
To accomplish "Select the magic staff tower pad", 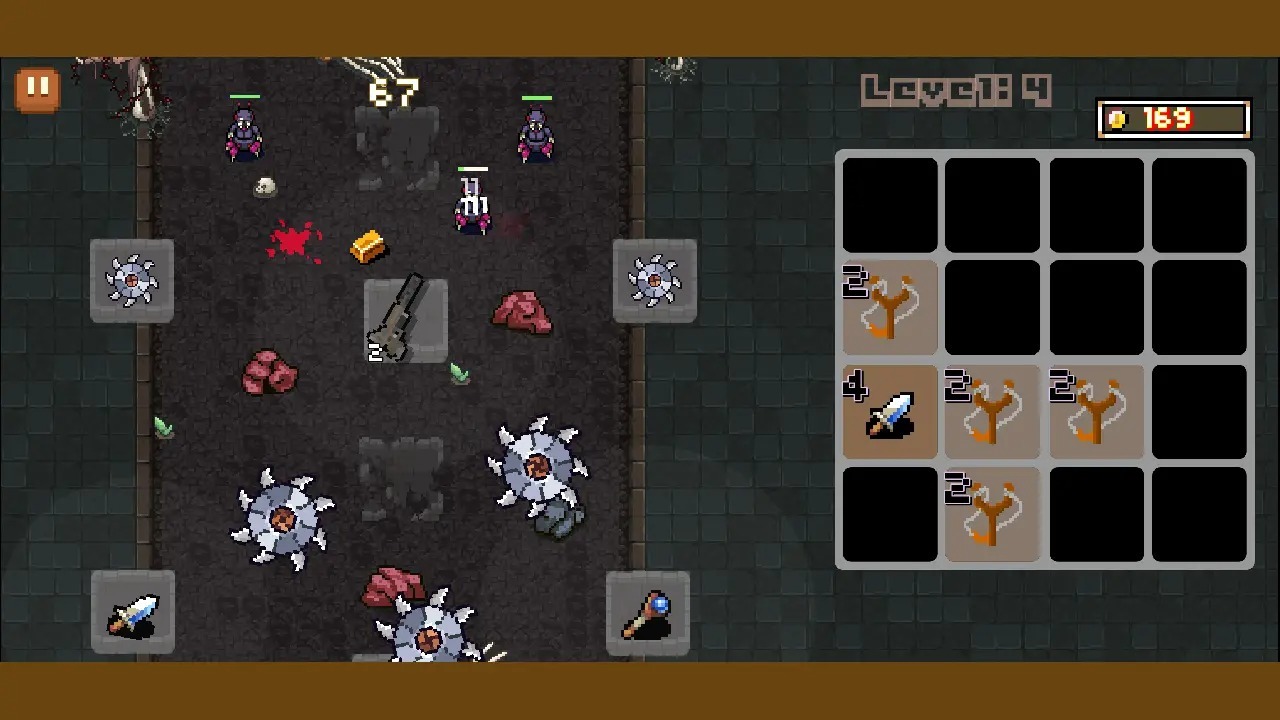I will point(648,613).
